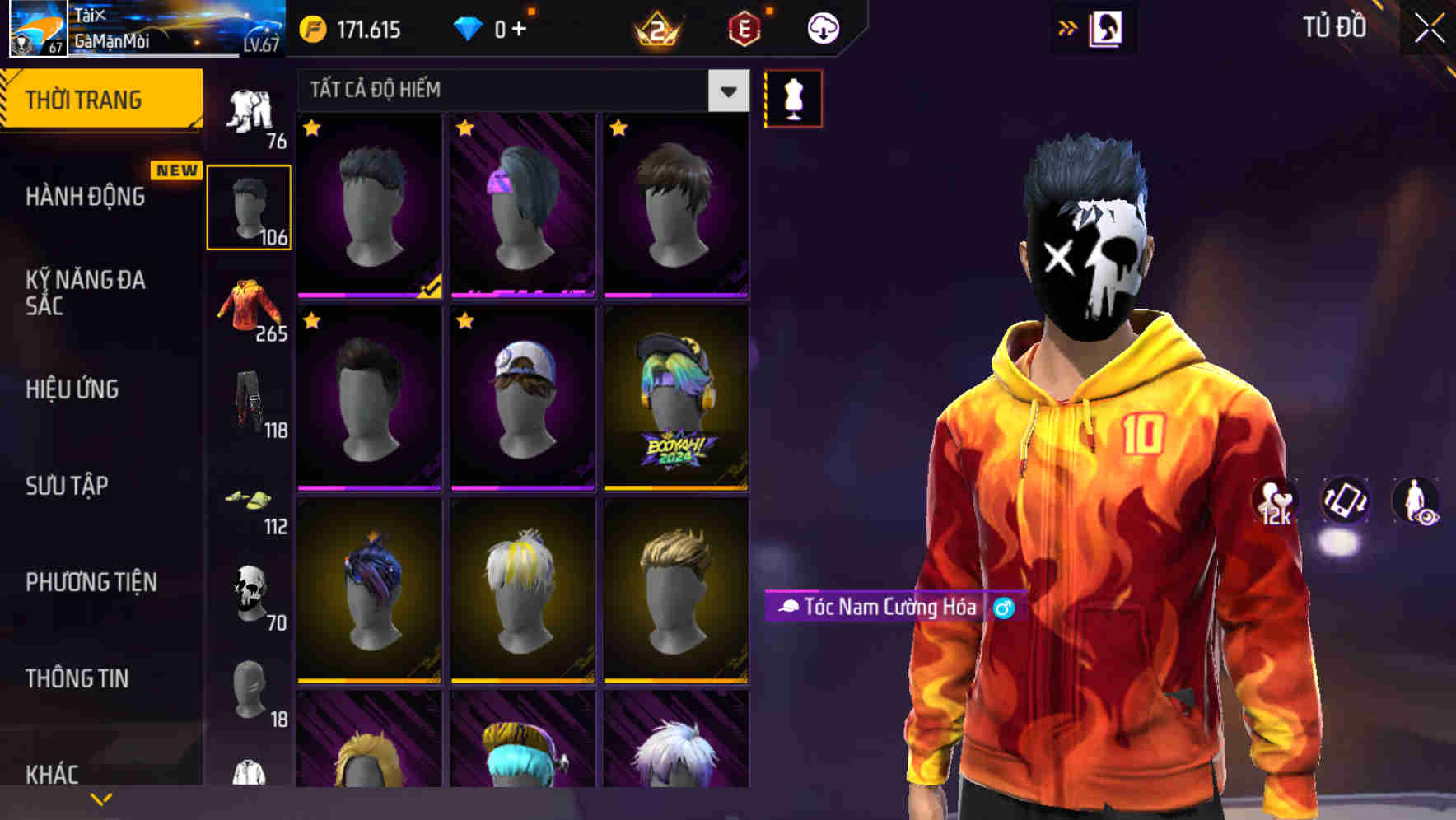Expand the chevron below KHÁC in the sidebar
The height and width of the screenshot is (820, 1456).
click(x=101, y=799)
